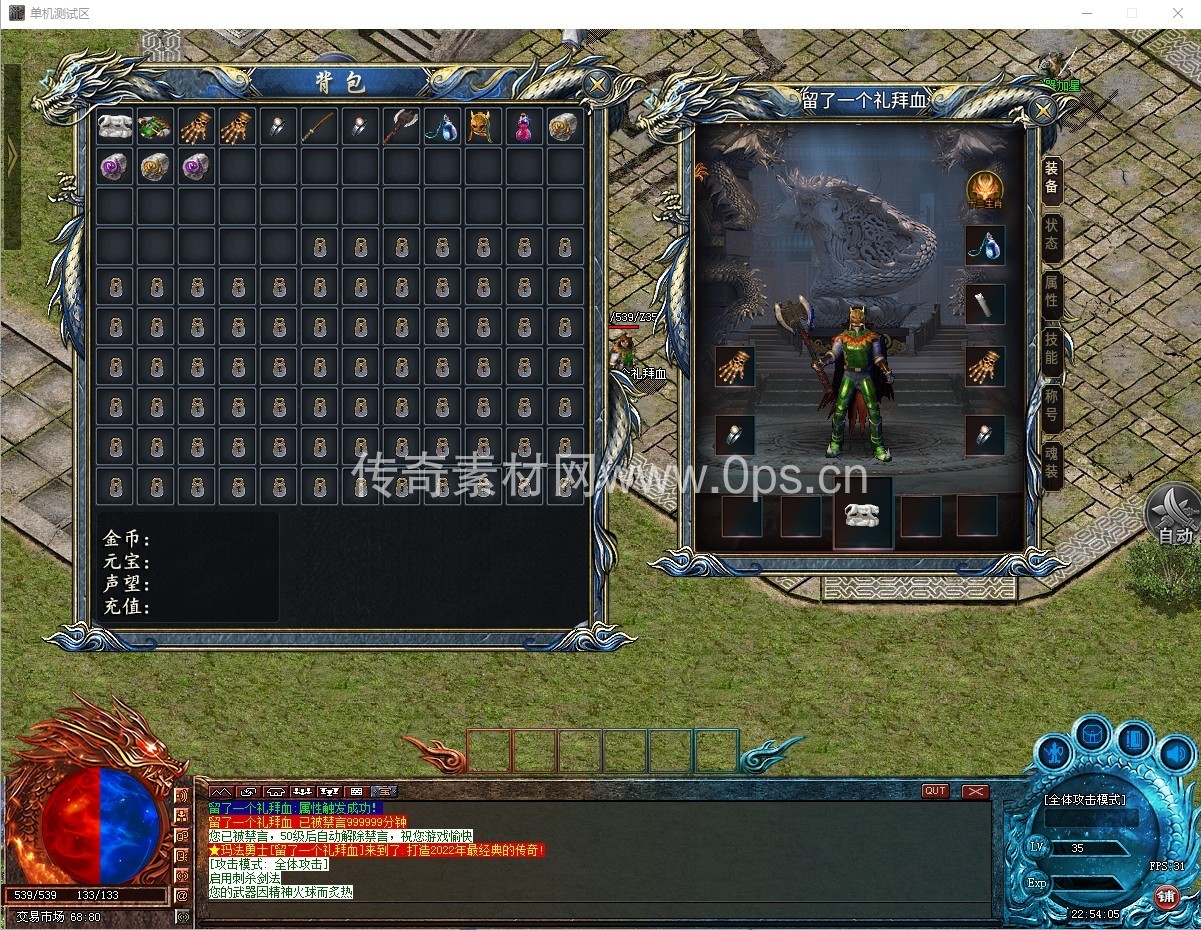The width and height of the screenshot is (1201, 930).
Task: Show the 技能 skills tab
Action: pos(1051,348)
